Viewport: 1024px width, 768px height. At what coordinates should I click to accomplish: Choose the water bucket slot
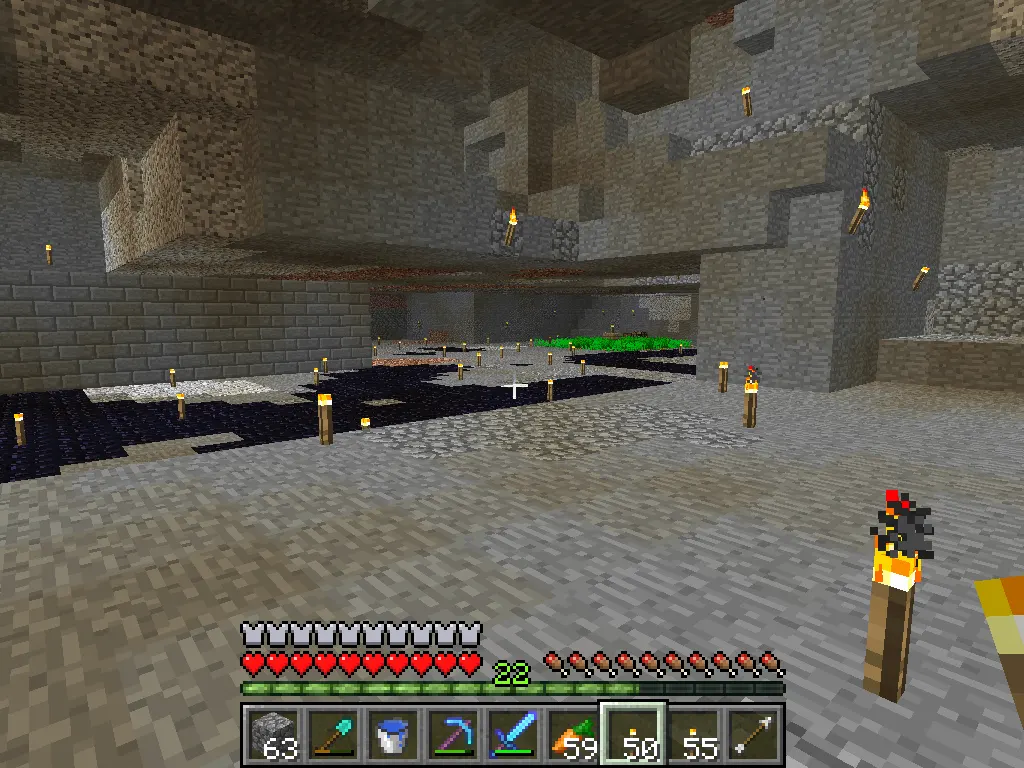[x=392, y=735]
